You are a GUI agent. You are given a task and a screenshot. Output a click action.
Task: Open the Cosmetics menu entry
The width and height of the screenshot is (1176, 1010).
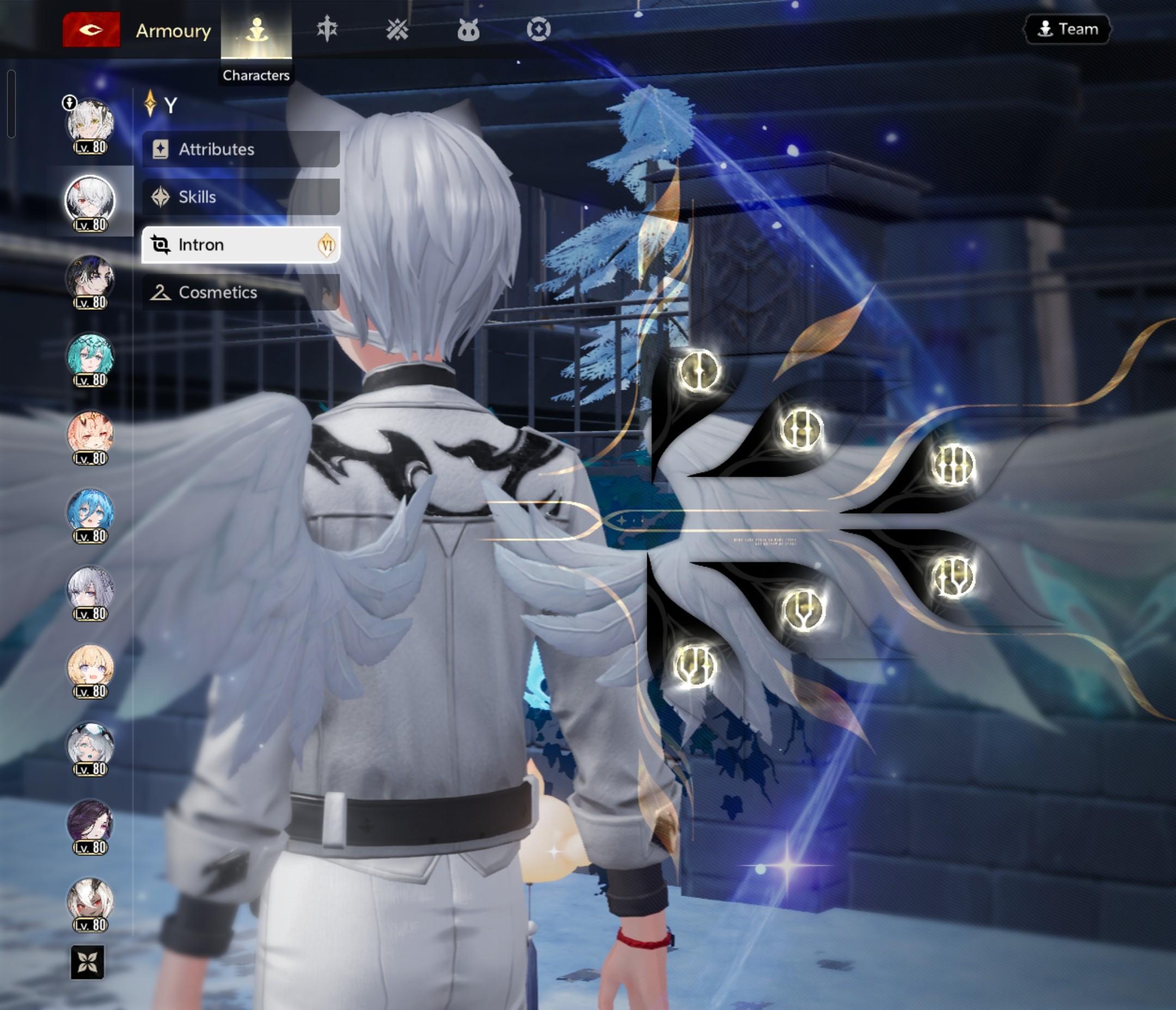pyautogui.click(x=241, y=292)
